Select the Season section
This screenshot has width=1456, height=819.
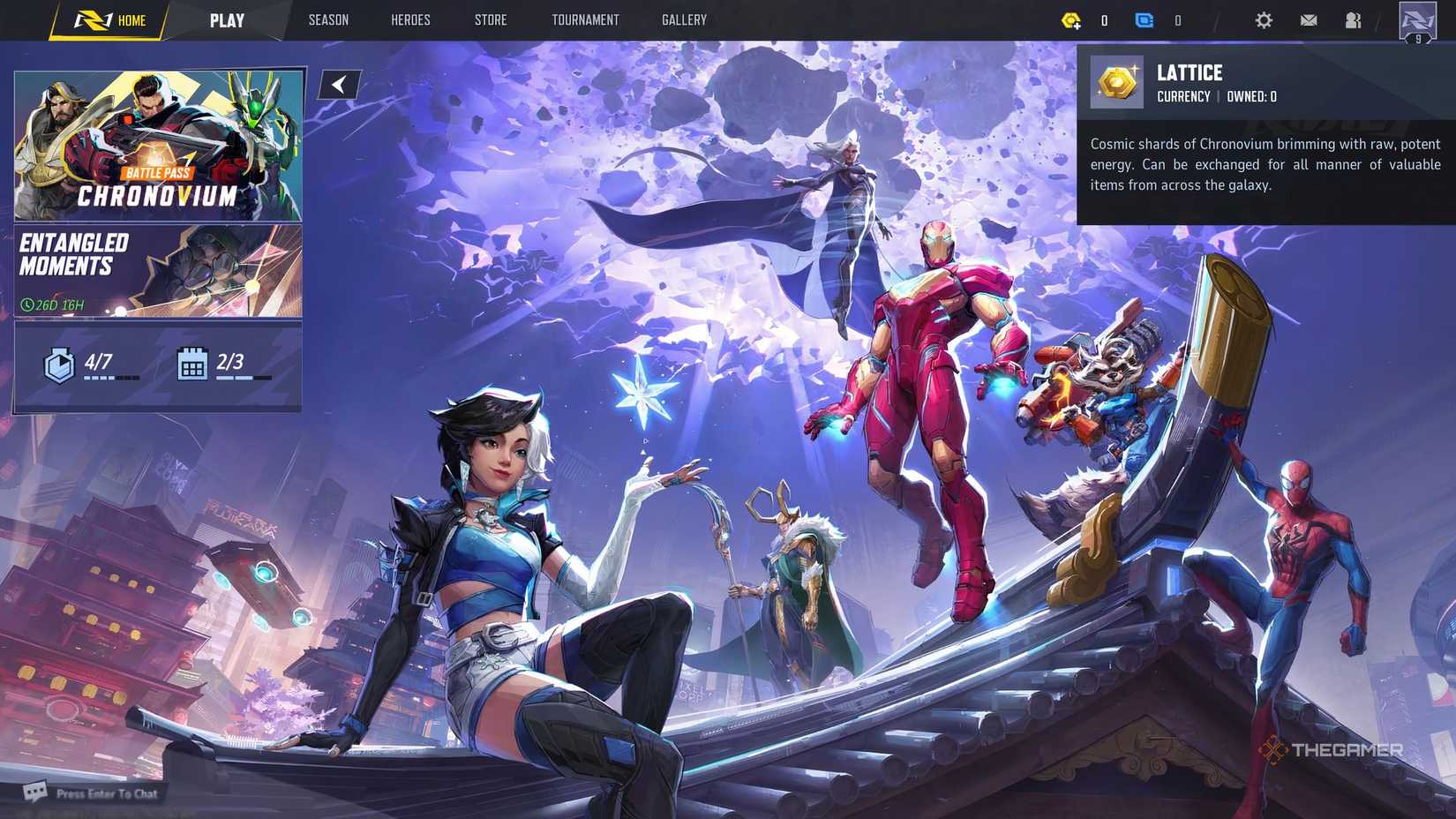328,19
